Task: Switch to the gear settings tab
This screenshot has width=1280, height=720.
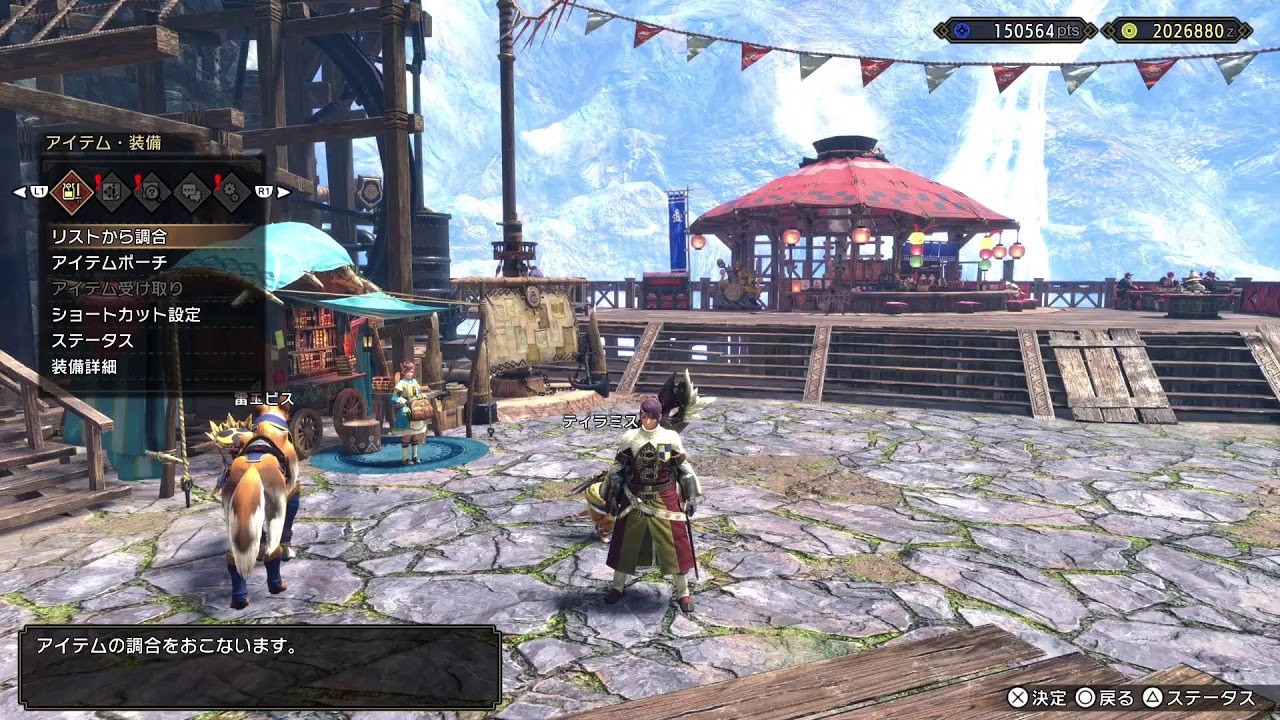Action: (x=231, y=191)
